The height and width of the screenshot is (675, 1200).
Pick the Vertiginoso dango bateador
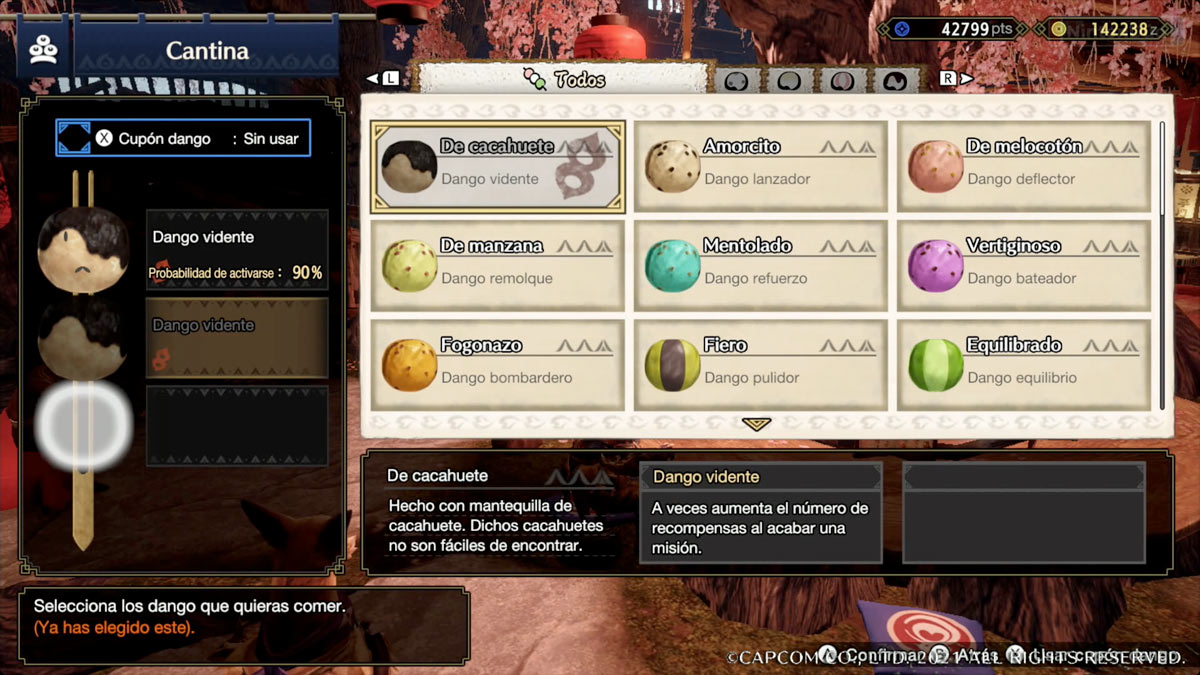(x=1023, y=266)
